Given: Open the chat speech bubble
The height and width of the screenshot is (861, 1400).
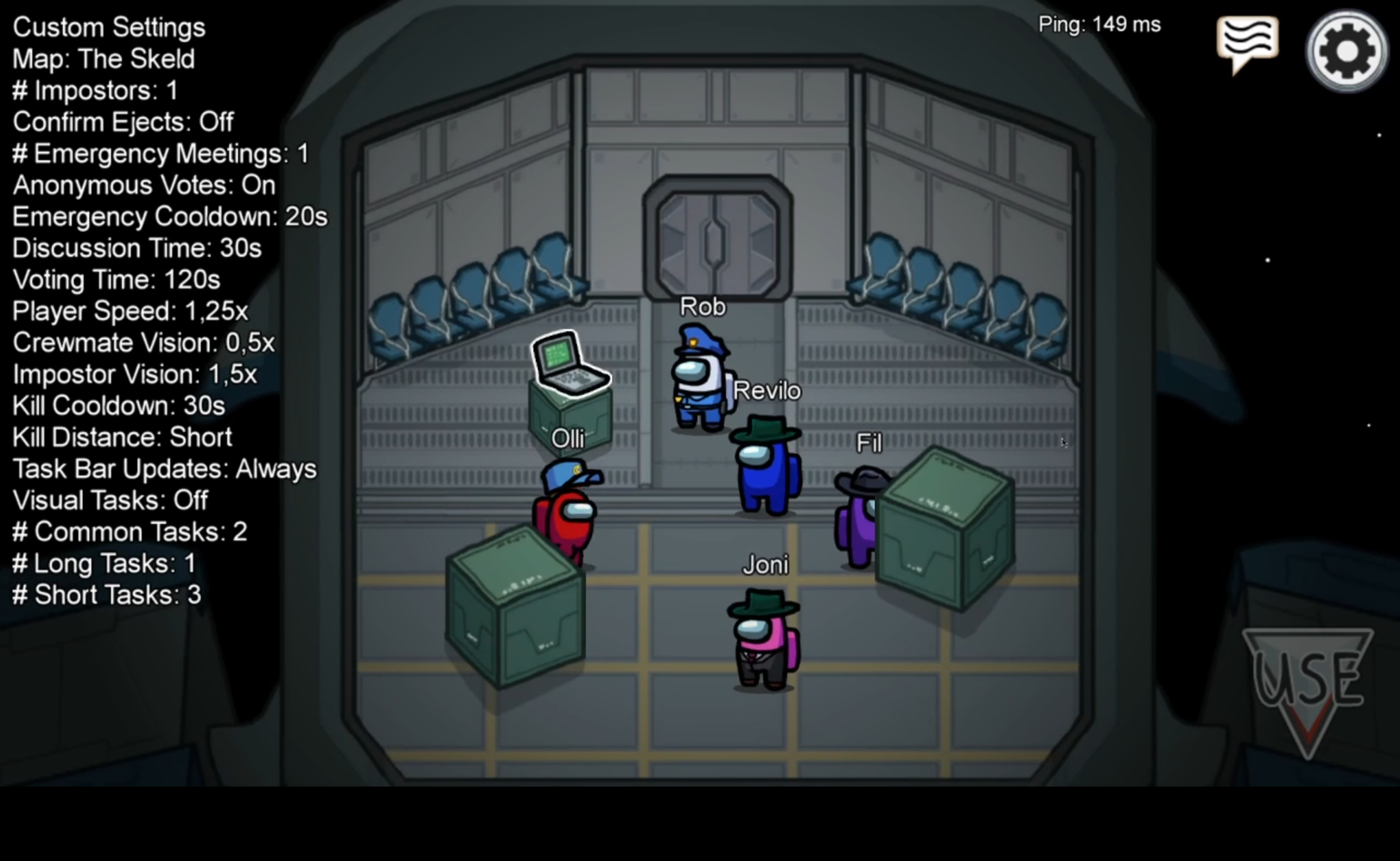Looking at the screenshot, I should 1247,42.
